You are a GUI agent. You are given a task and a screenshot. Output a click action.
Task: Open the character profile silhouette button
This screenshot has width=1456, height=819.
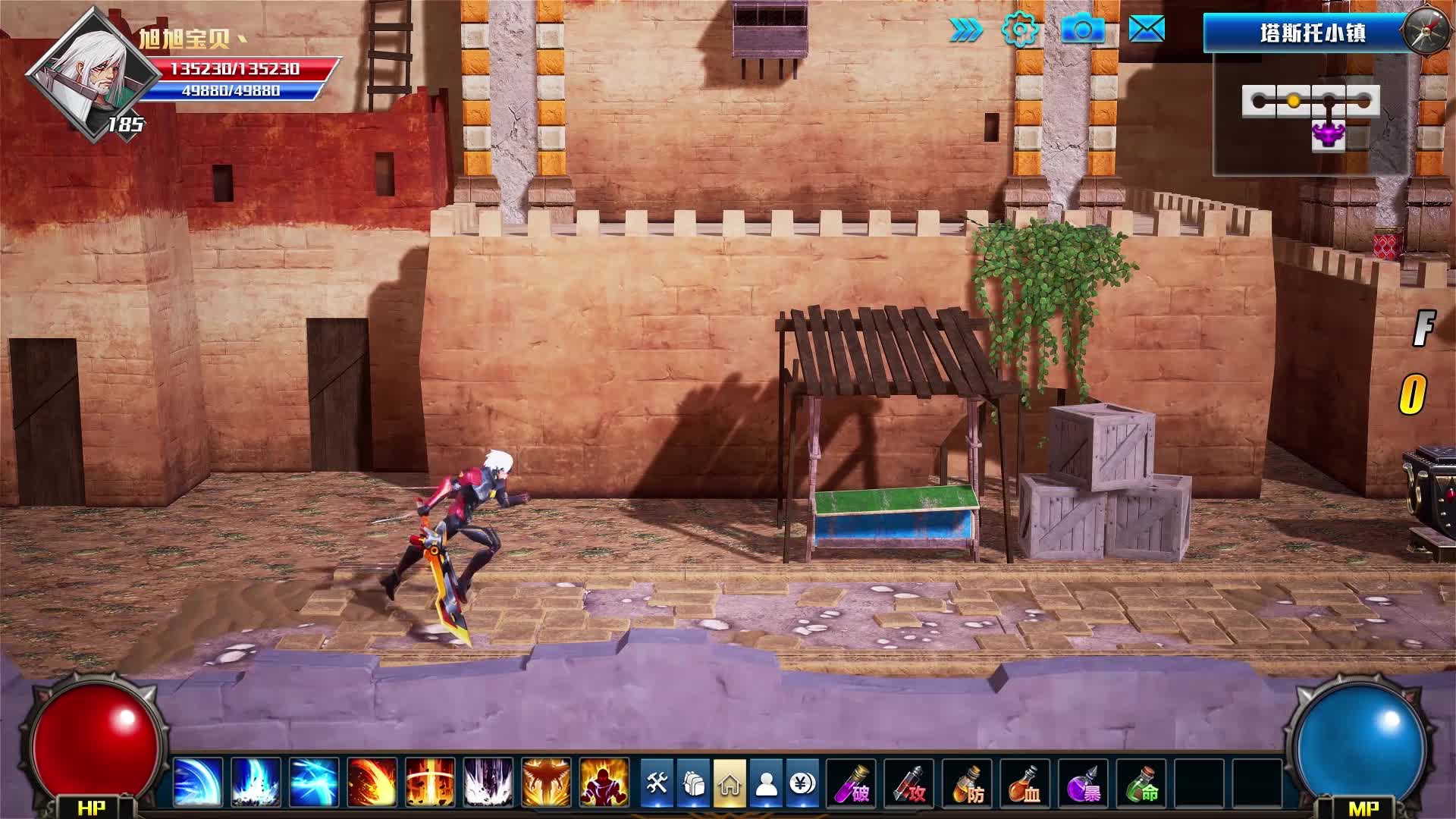(766, 783)
